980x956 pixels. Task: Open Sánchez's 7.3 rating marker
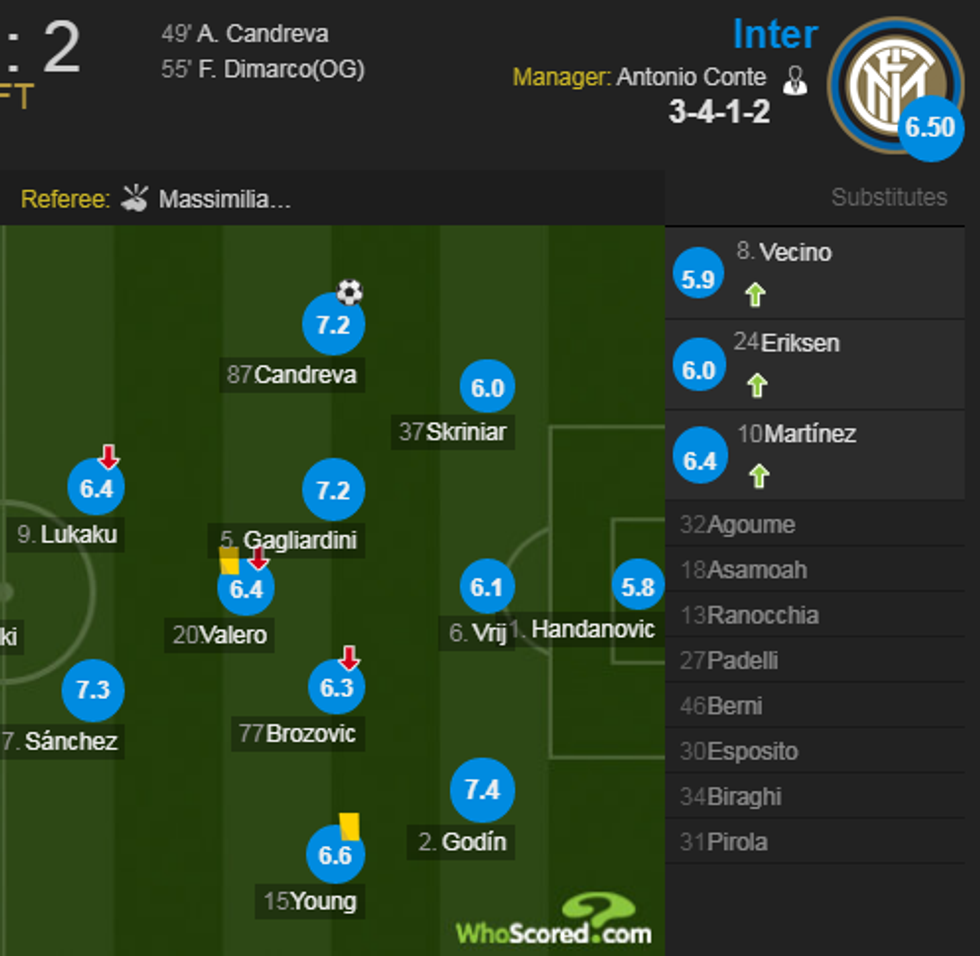(x=93, y=690)
